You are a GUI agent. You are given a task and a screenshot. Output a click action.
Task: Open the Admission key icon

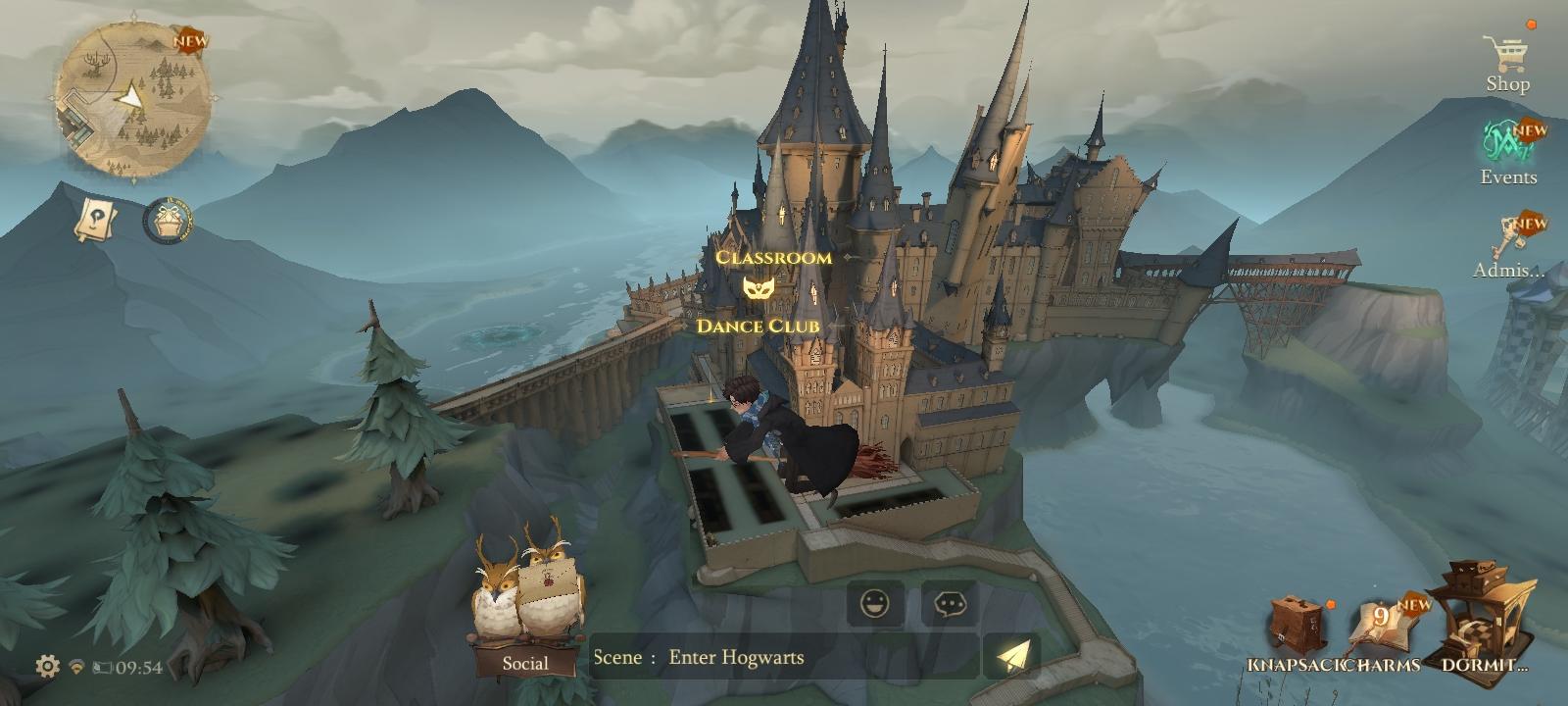pyautogui.click(x=1508, y=240)
